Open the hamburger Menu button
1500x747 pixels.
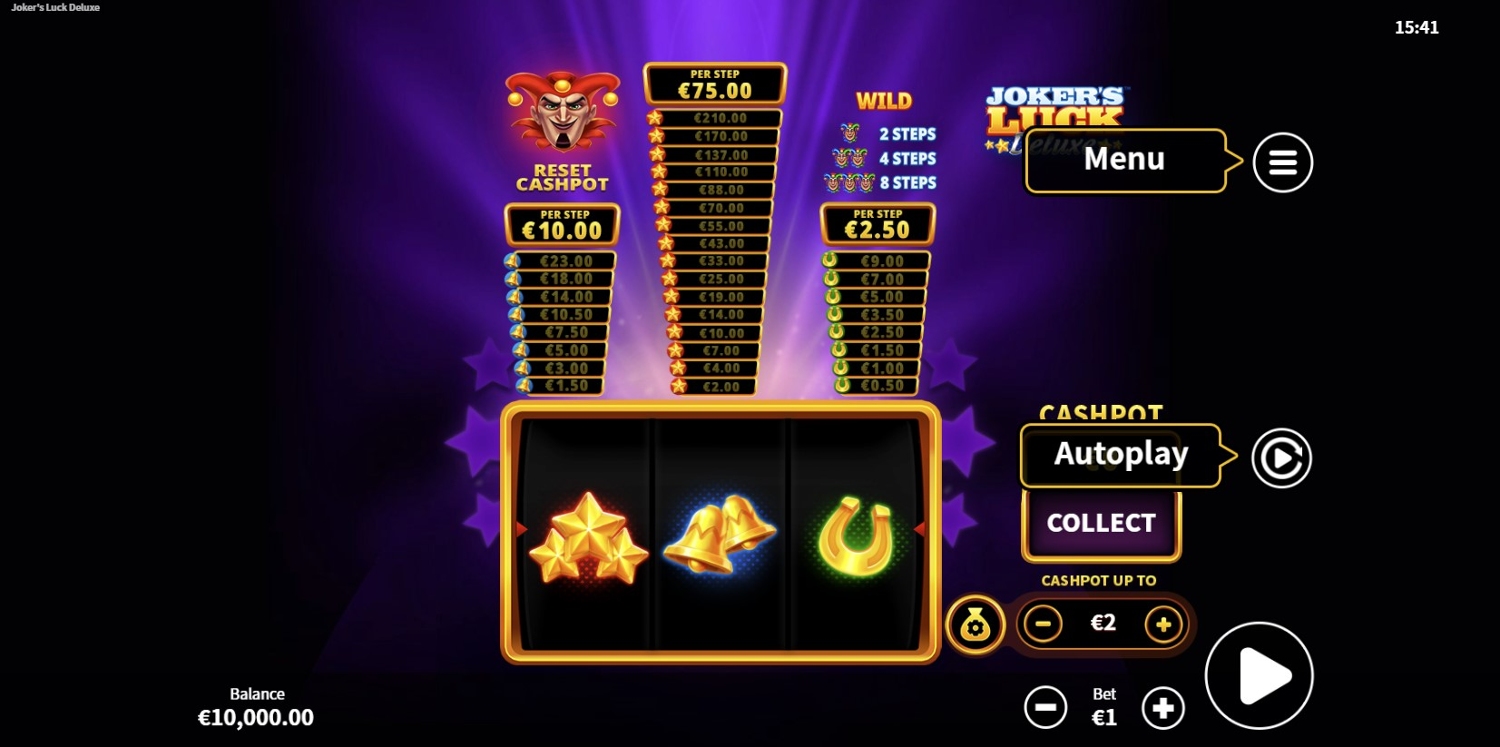[1282, 162]
